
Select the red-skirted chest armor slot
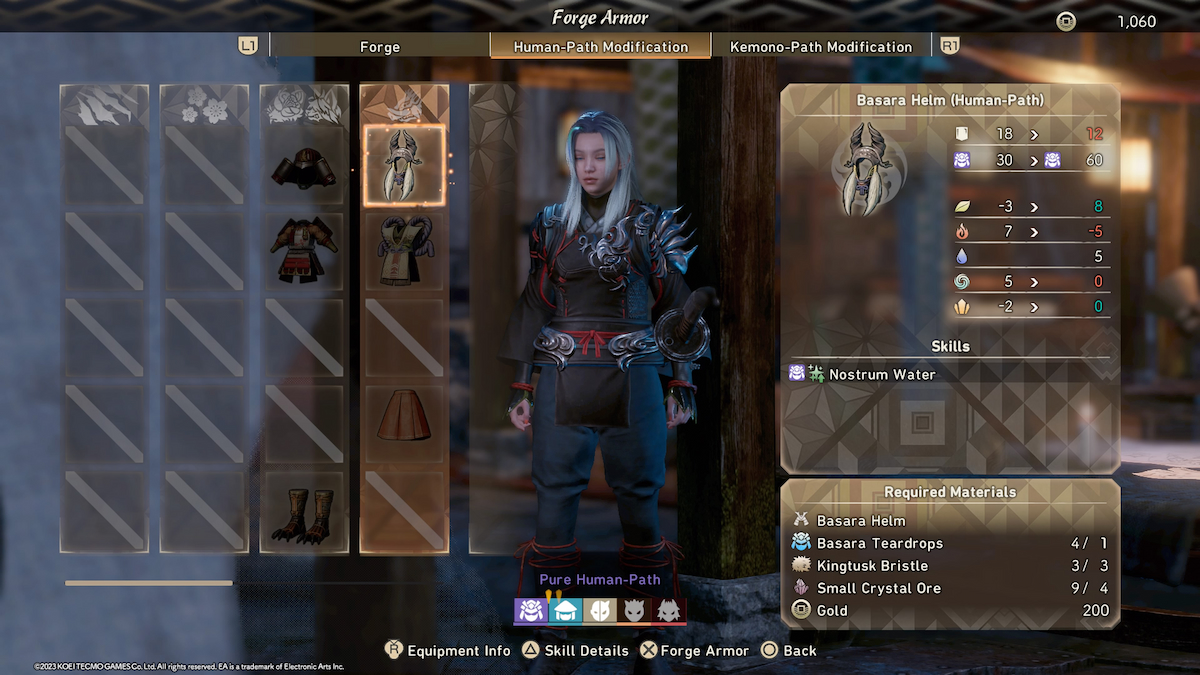[304, 251]
